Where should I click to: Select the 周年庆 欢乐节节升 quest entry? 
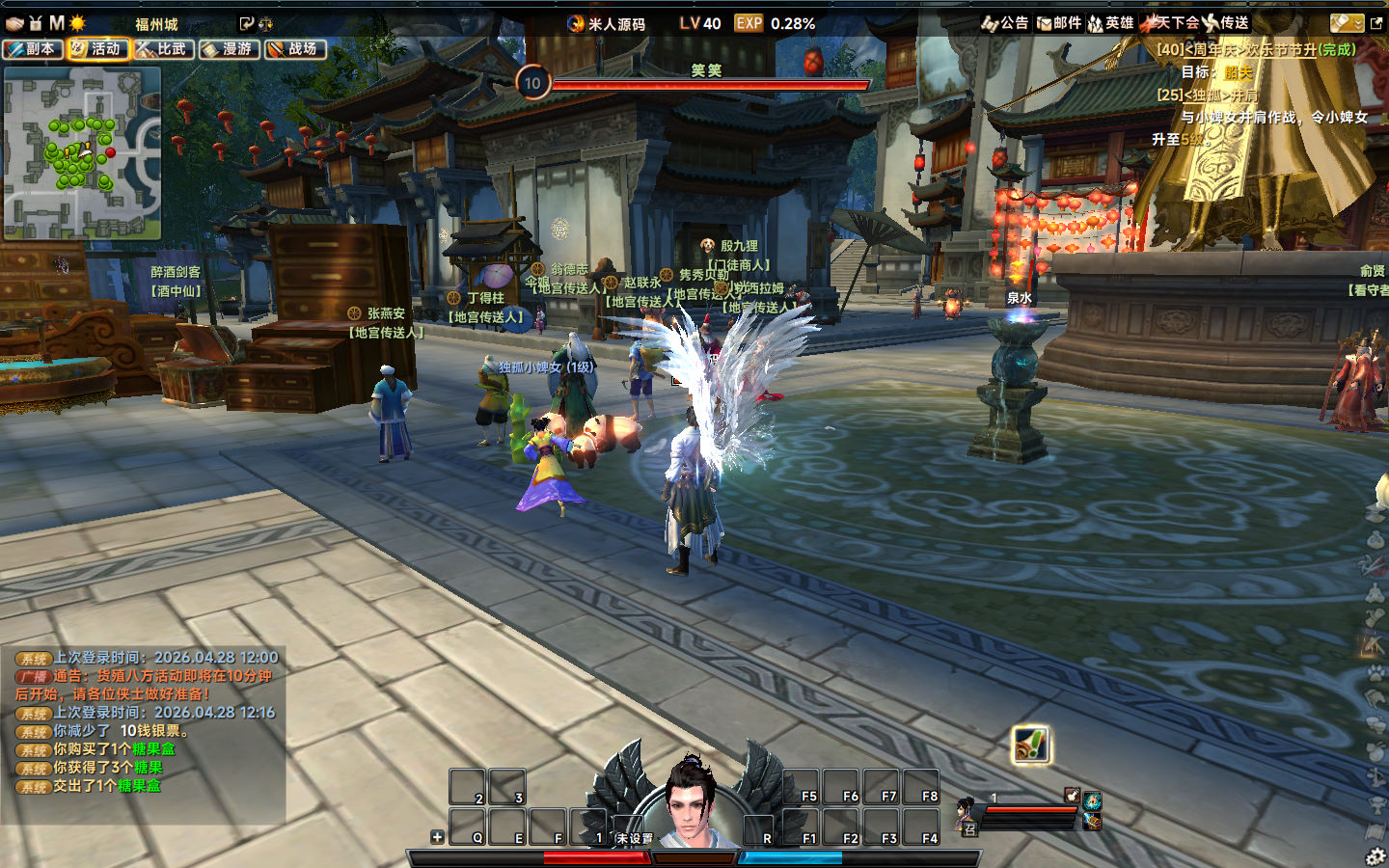click(1256, 49)
